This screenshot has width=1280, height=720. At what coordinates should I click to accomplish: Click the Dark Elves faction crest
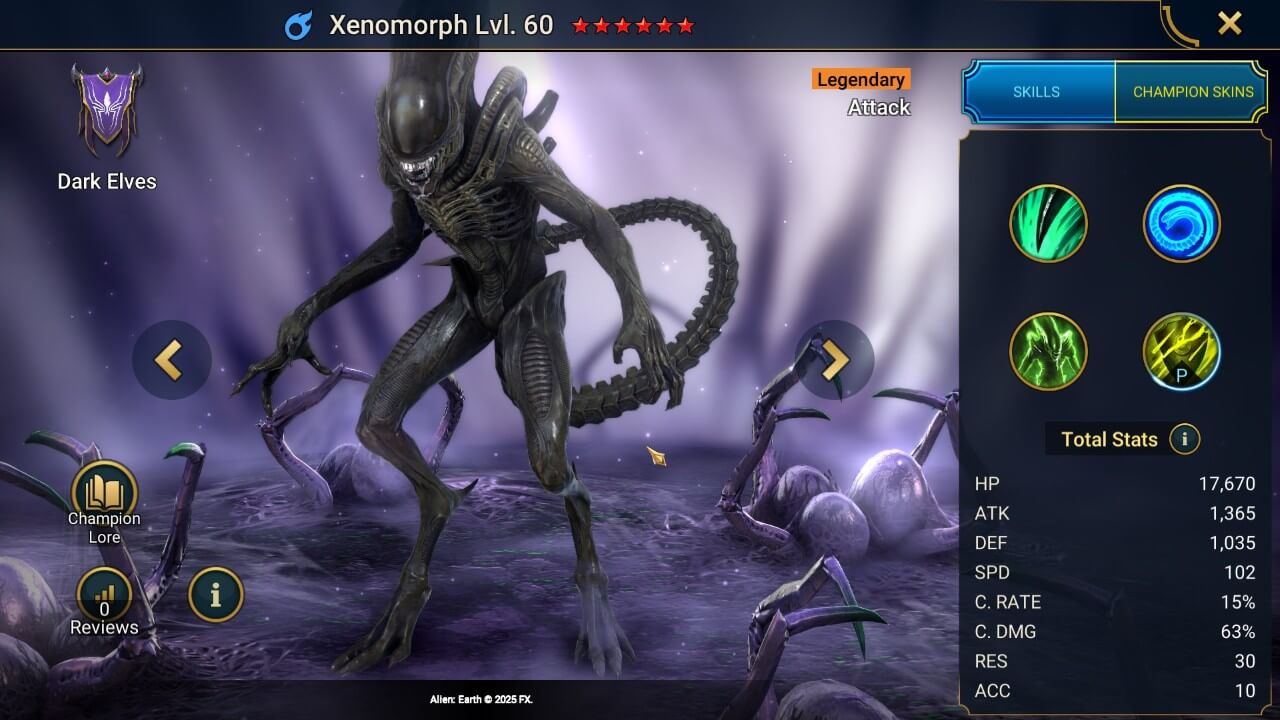coord(107,109)
